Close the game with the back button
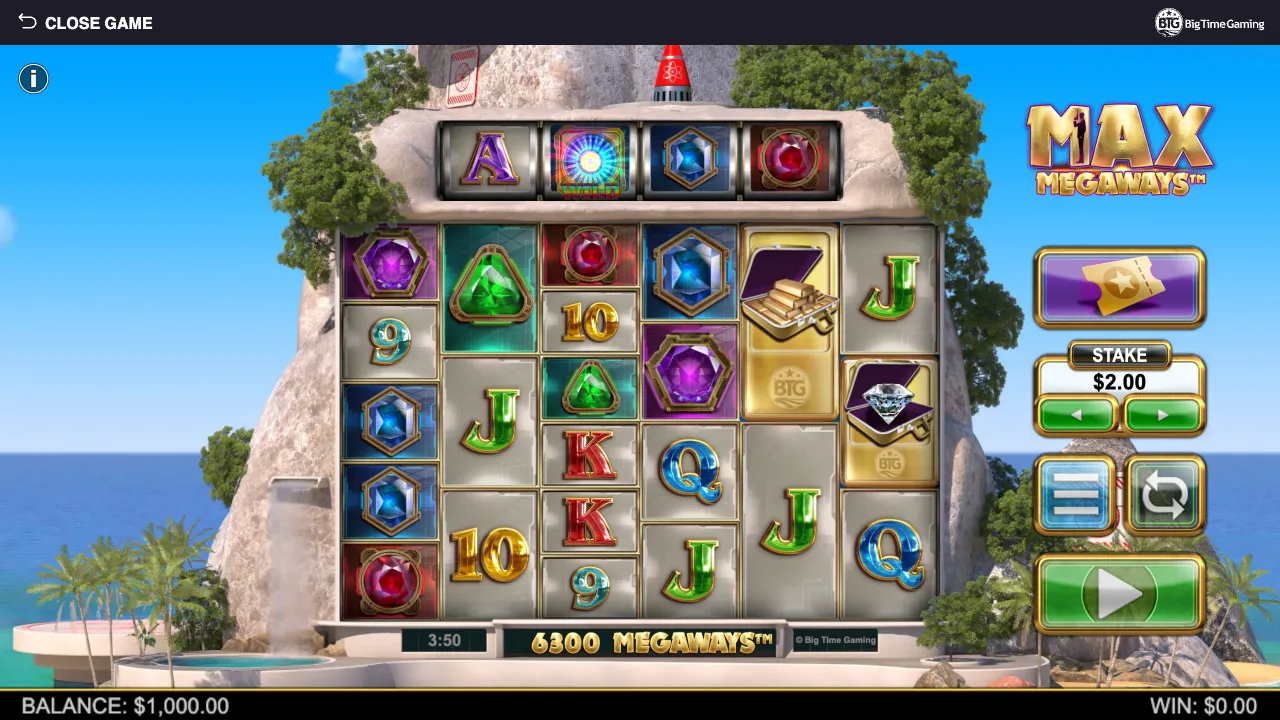 pos(84,22)
